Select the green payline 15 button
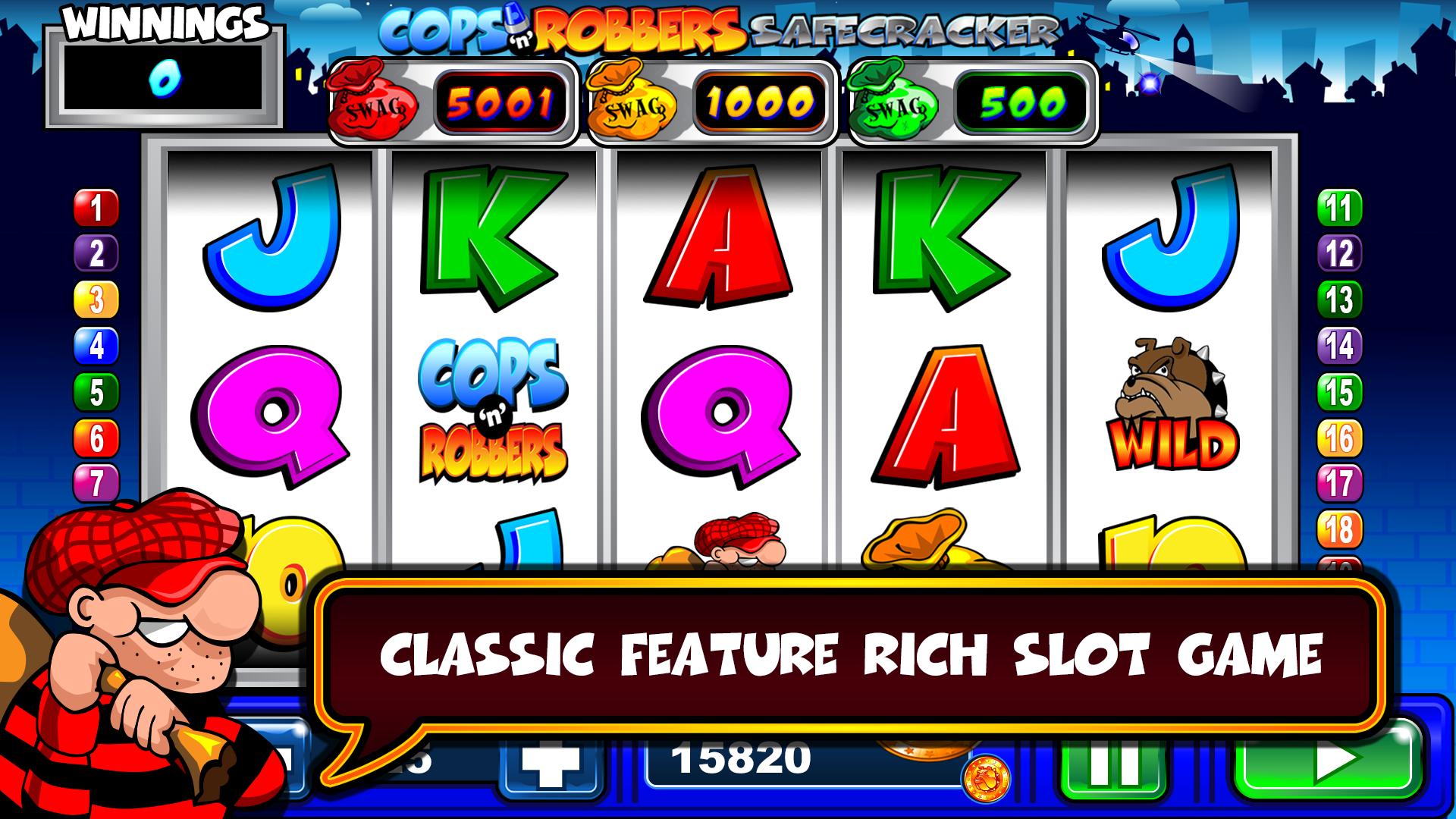1456x819 pixels. click(1339, 393)
